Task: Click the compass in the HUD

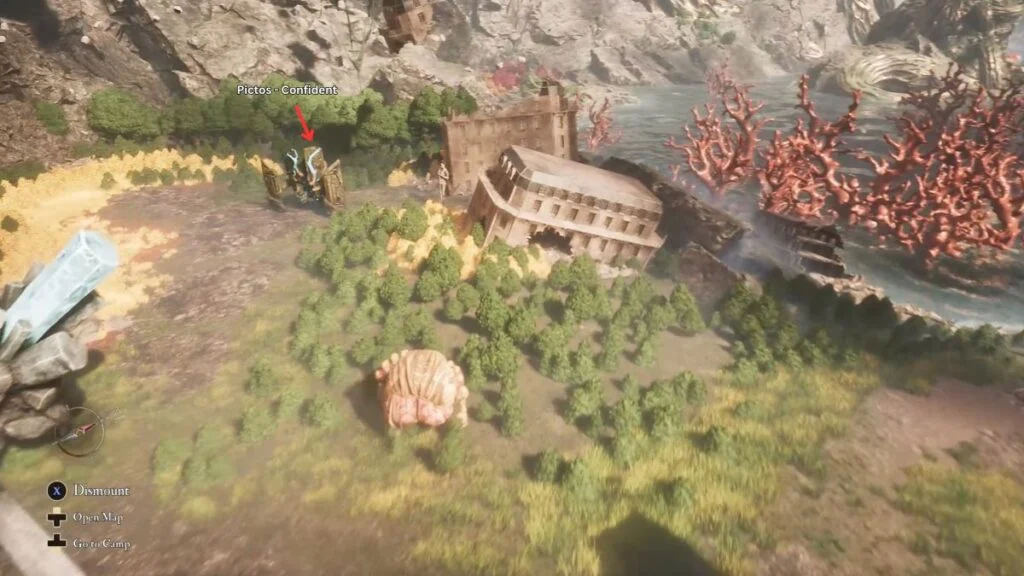Action: tap(79, 431)
